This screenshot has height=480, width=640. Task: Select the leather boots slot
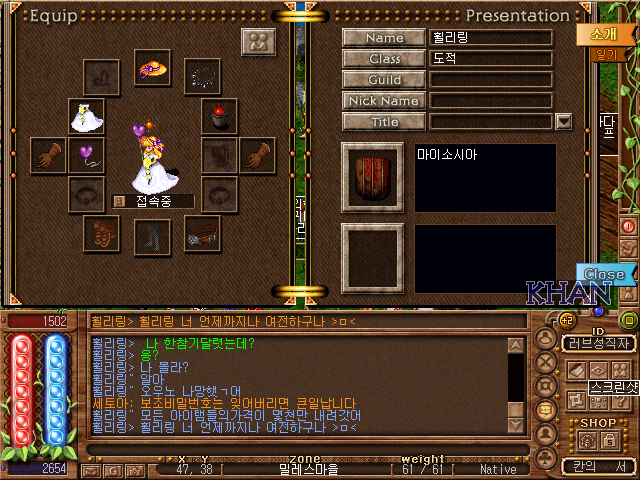[150, 234]
